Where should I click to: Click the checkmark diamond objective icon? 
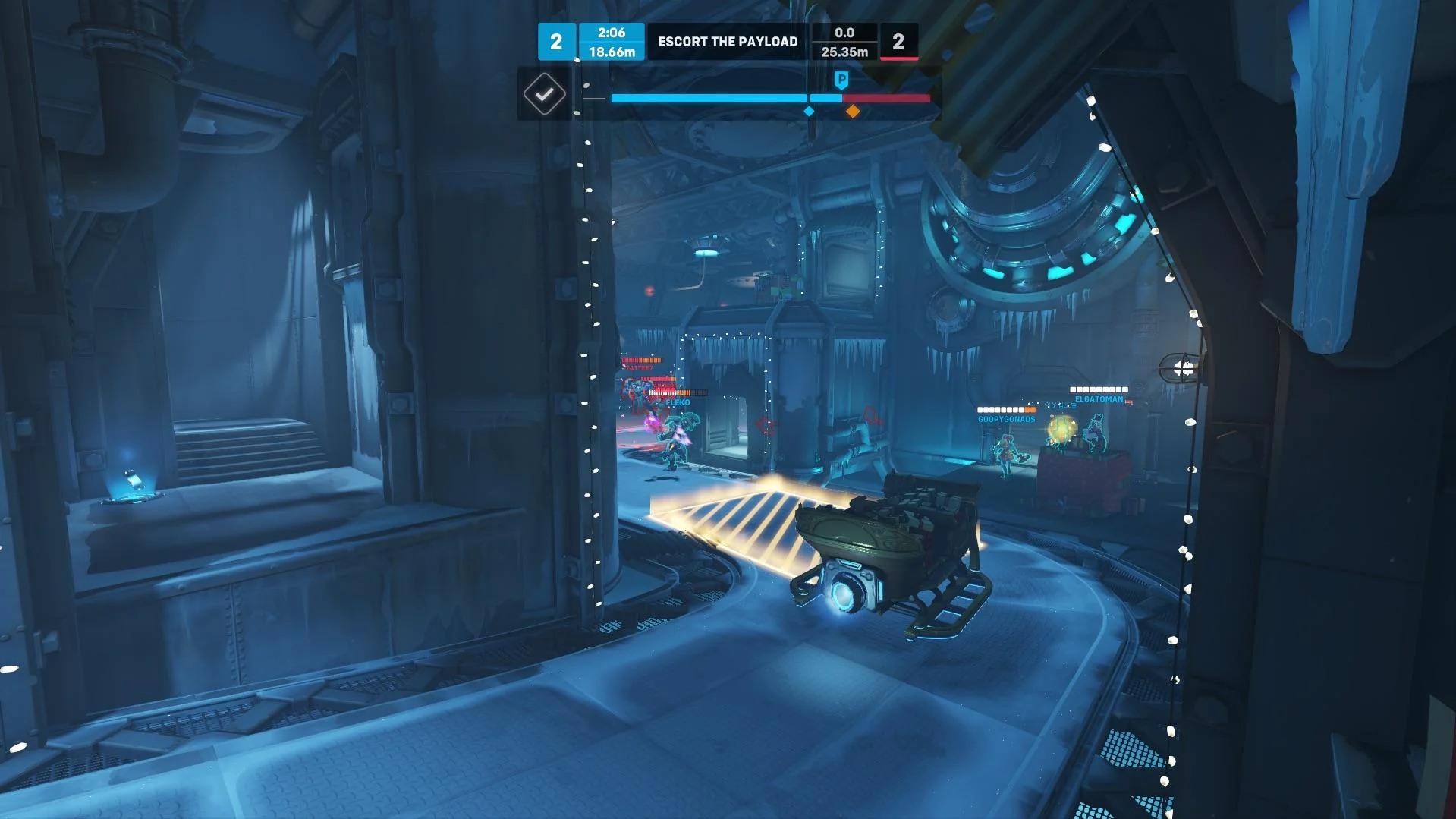click(x=544, y=94)
